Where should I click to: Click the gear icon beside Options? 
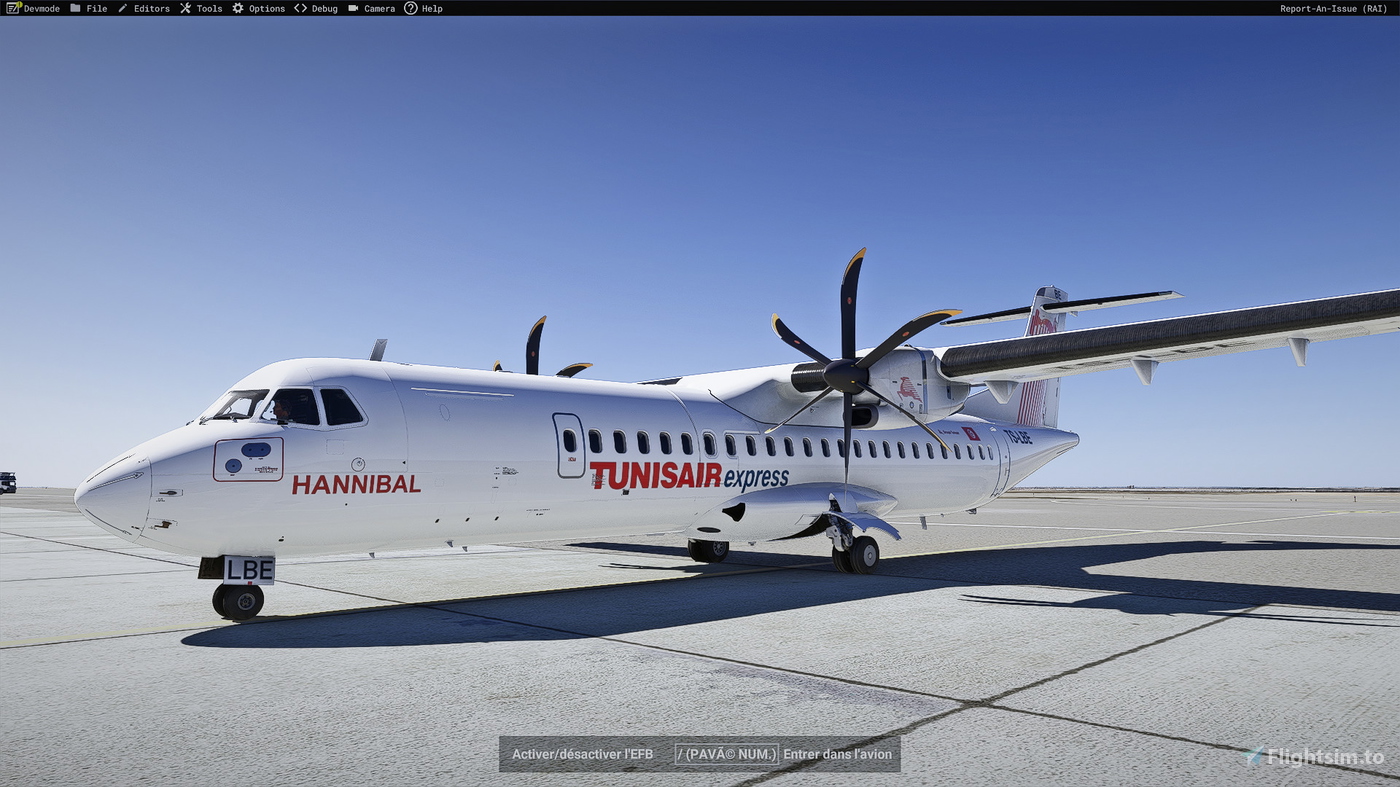[236, 8]
